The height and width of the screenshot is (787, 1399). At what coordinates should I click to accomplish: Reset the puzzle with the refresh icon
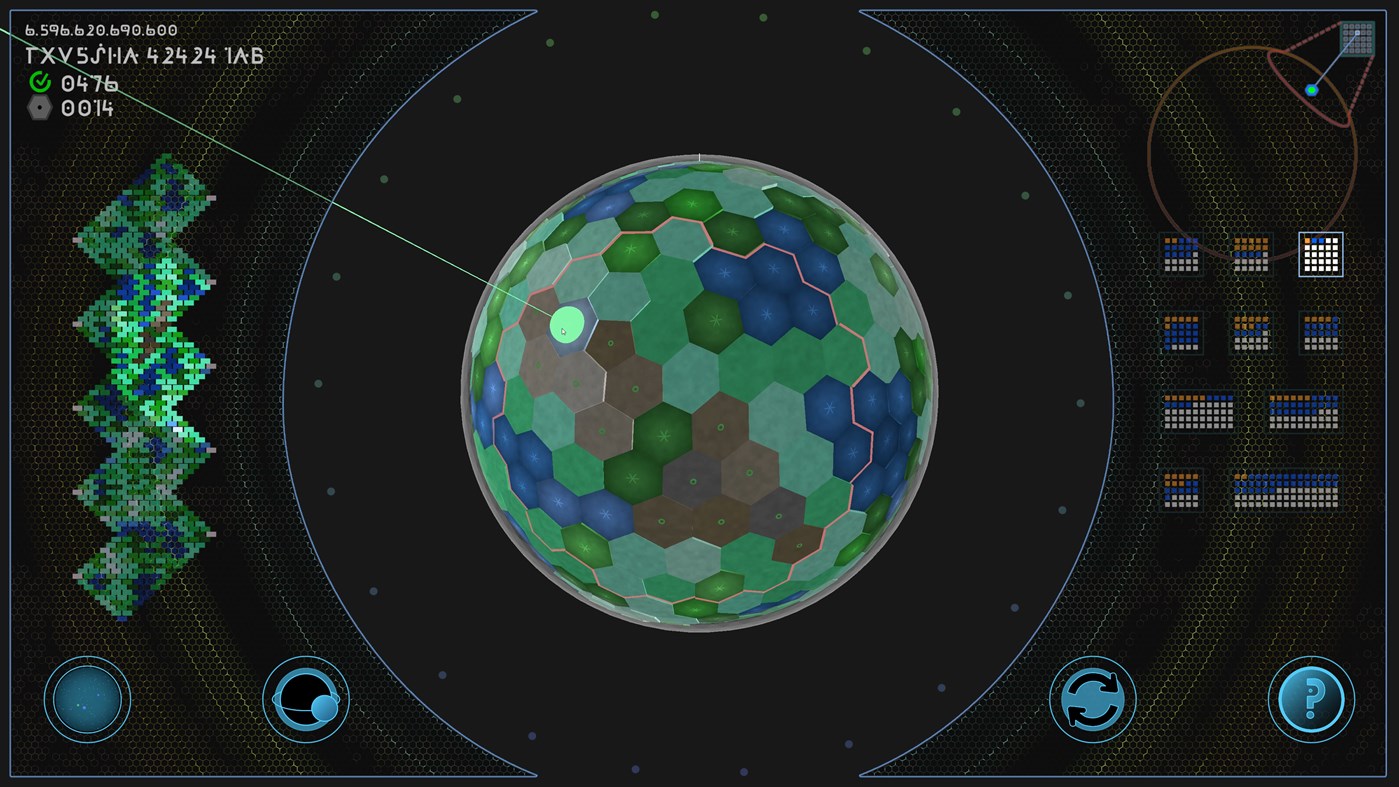point(1093,699)
